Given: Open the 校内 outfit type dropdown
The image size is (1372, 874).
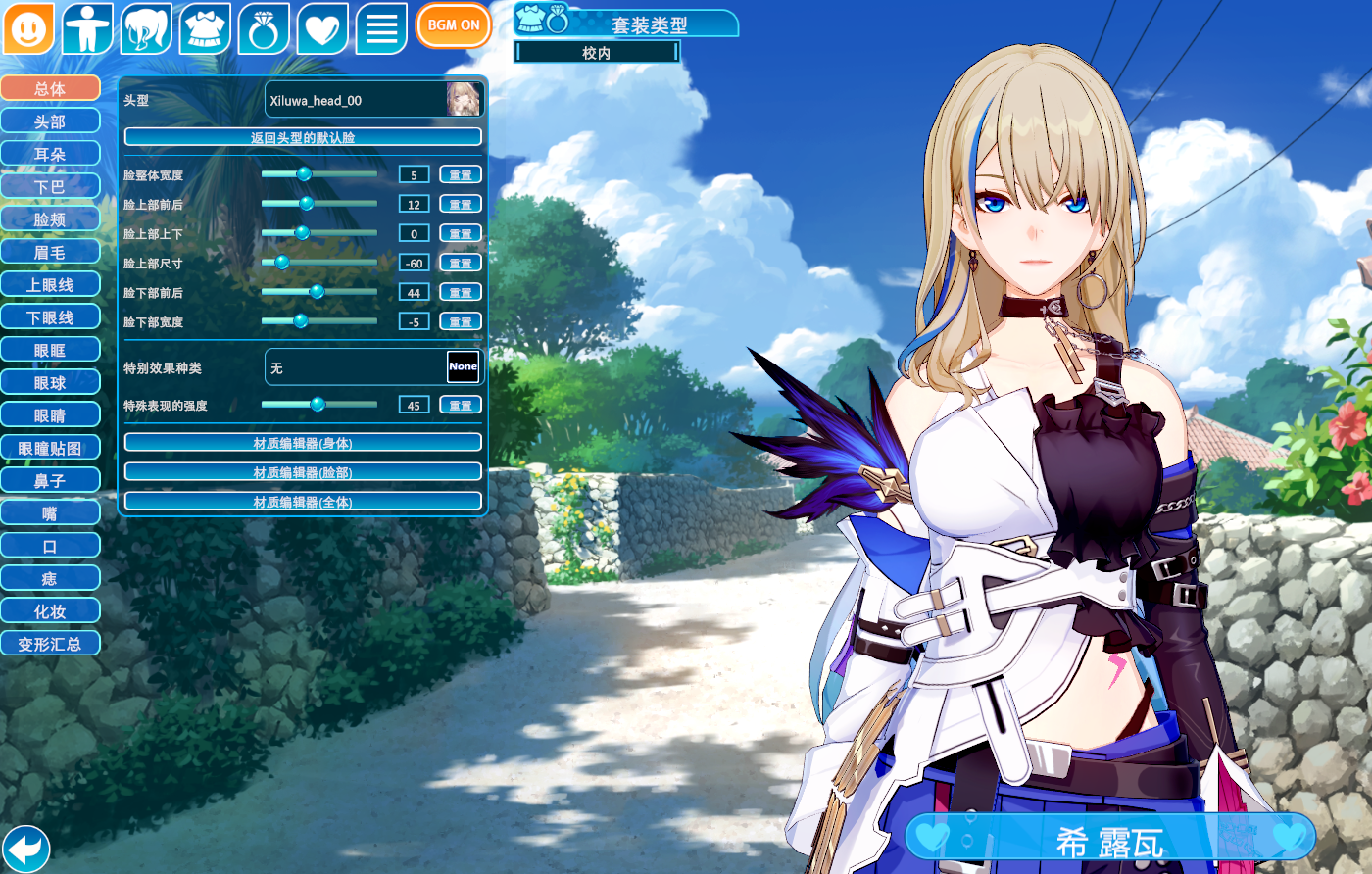Looking at the screenshot, I should (596, 53).
